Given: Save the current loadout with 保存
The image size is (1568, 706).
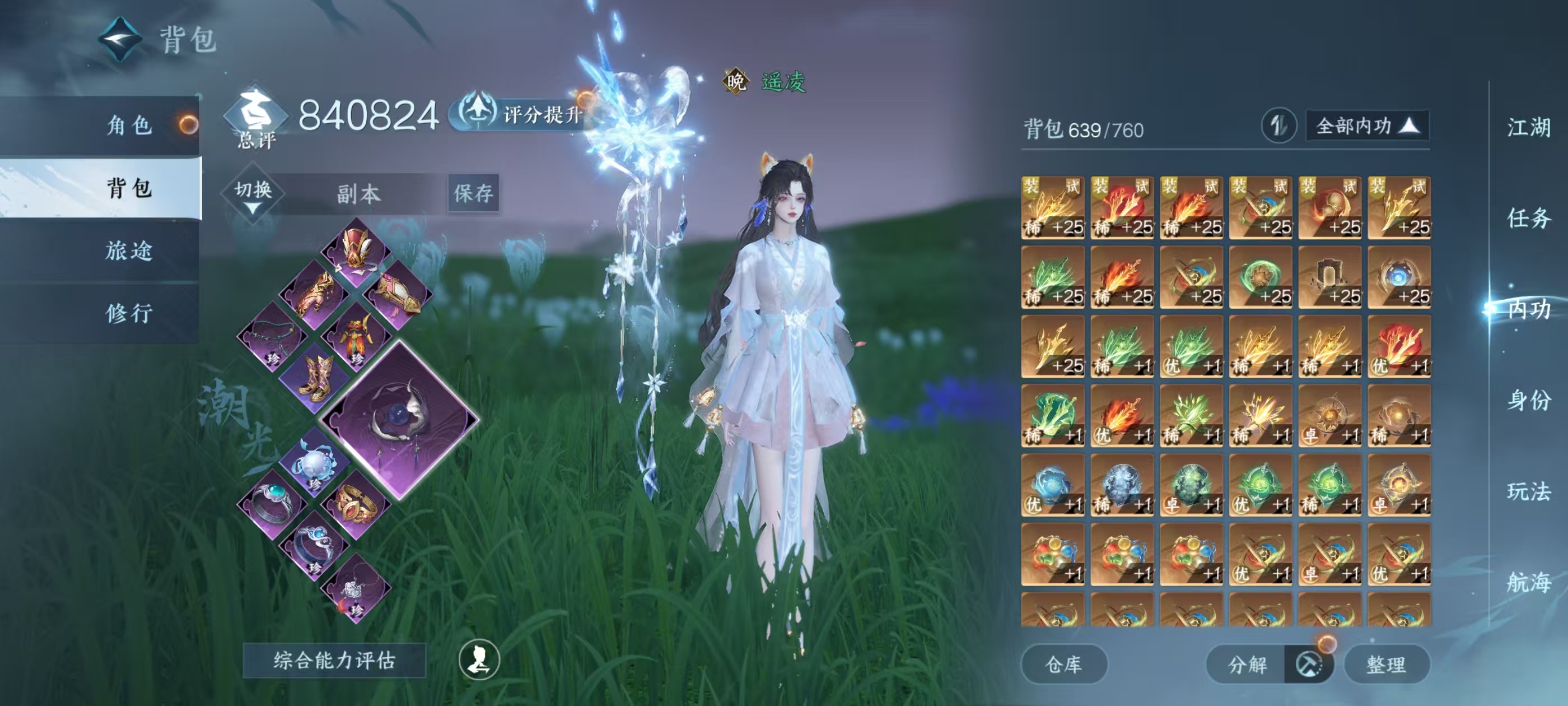Looking at the screenshot, I should click(x=474, y=194).
